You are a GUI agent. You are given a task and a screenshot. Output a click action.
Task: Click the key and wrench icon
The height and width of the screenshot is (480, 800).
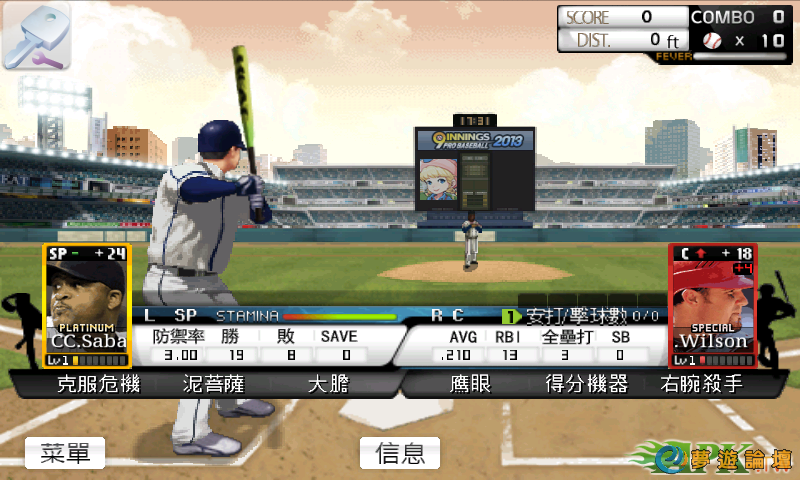[35, 36]
